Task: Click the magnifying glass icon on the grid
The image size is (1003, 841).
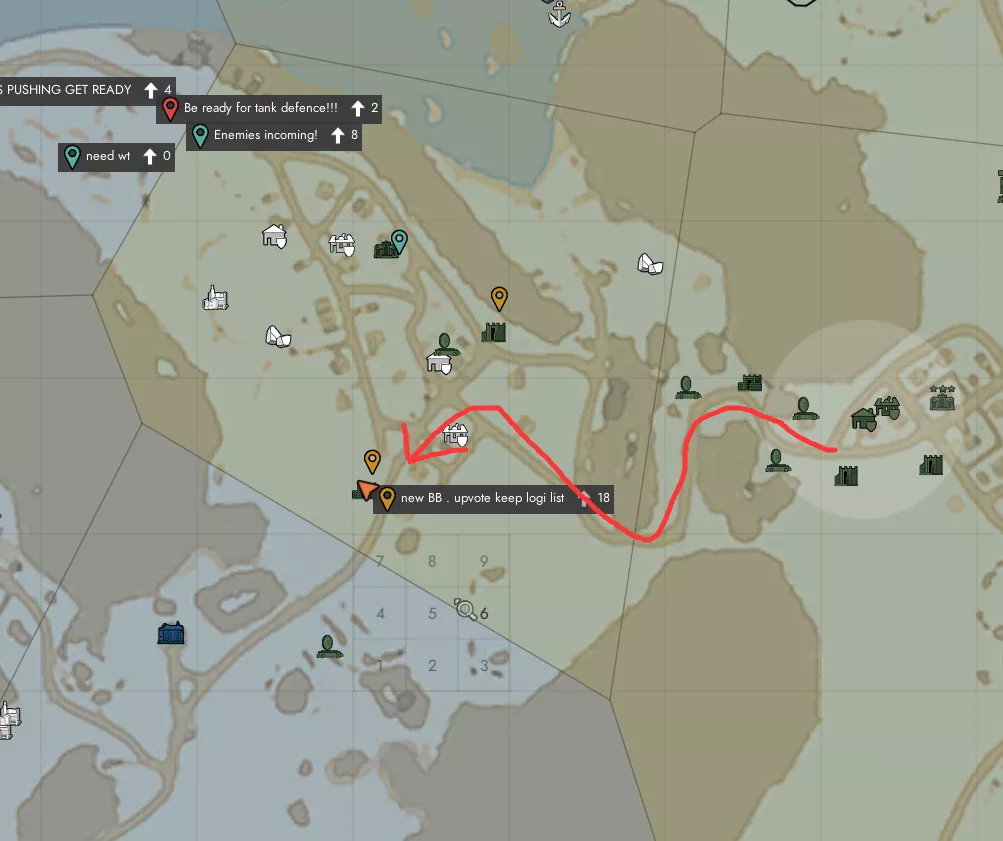Action: pos(465,608)
